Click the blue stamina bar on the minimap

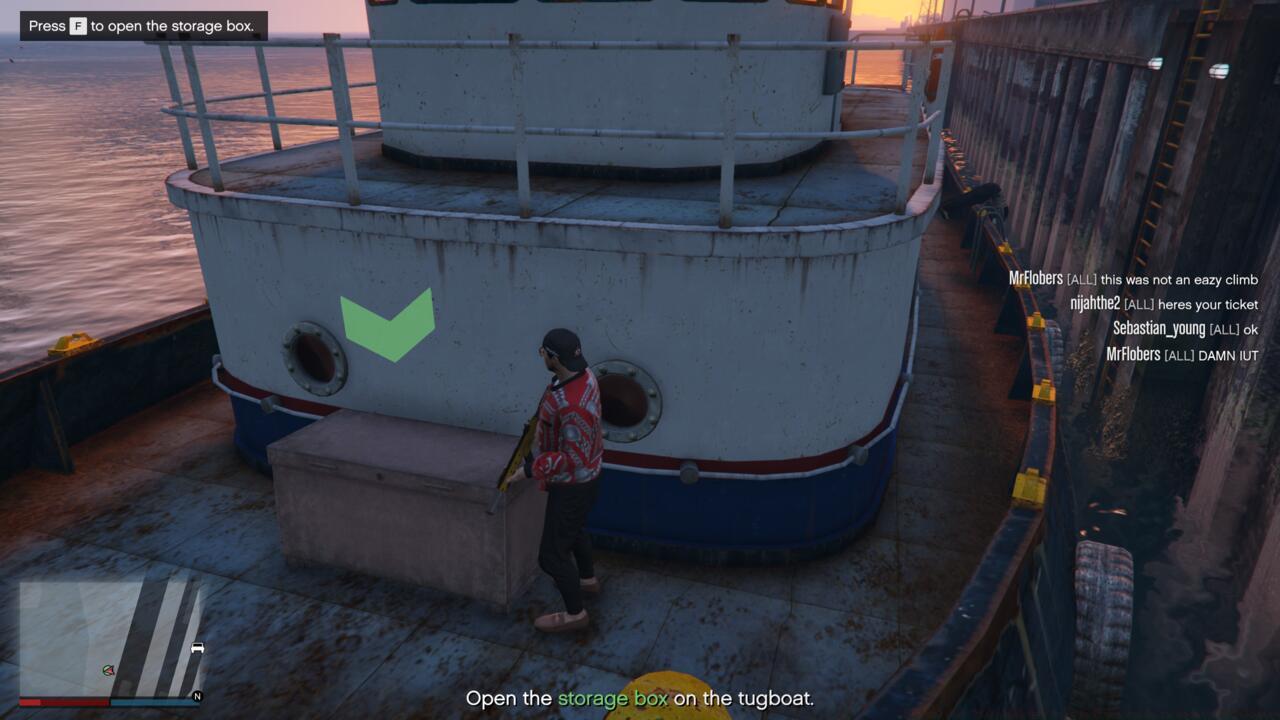(155, 701)
